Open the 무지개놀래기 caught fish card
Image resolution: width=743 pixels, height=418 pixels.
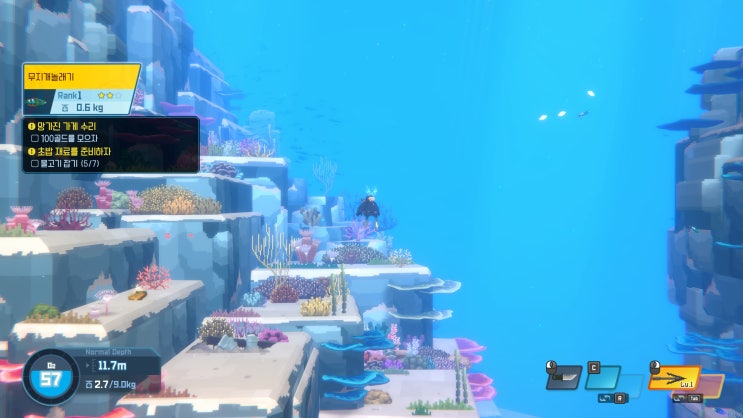coord(80,89)
